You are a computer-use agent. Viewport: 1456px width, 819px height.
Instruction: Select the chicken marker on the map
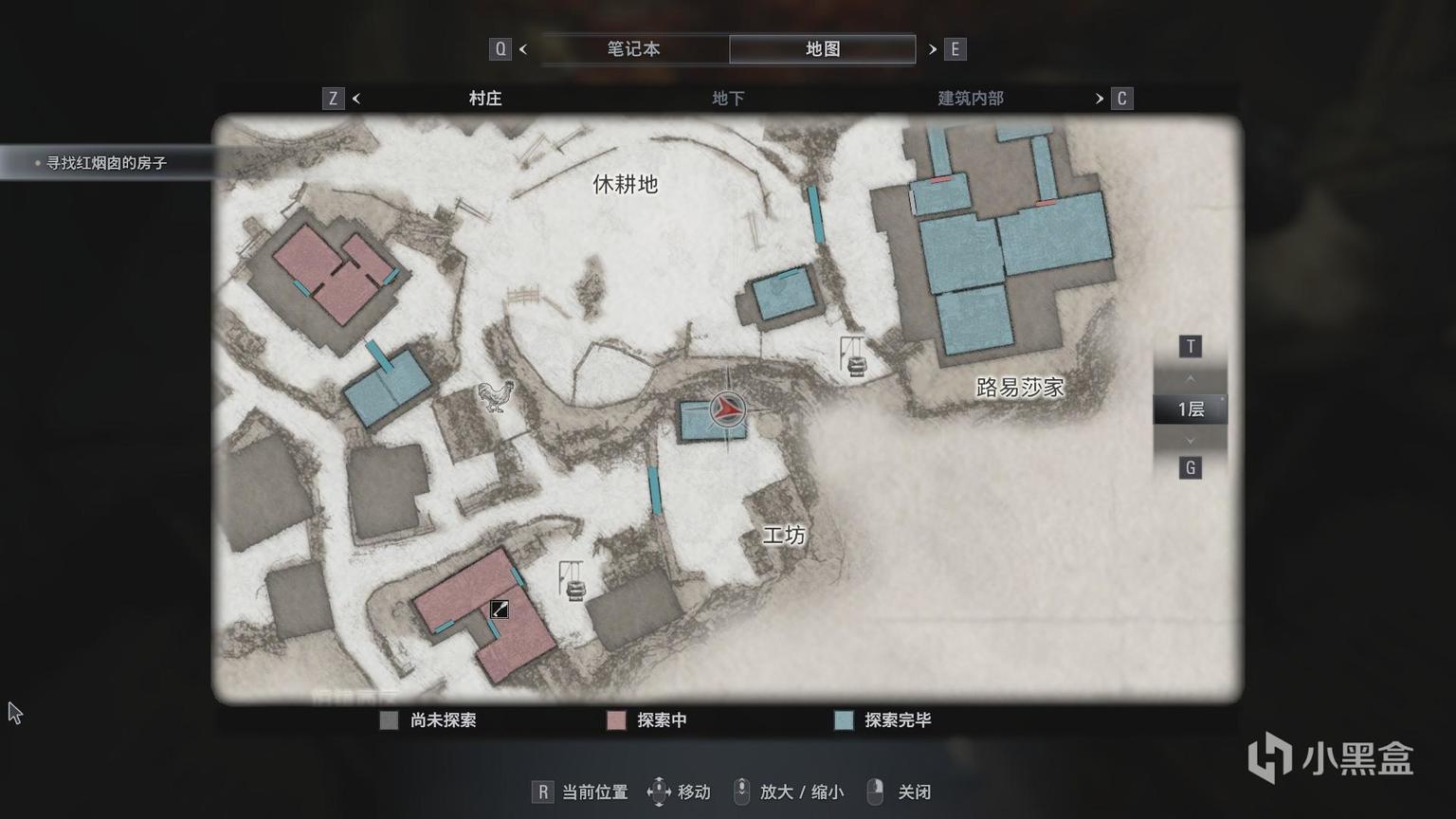tap(496, 394)
